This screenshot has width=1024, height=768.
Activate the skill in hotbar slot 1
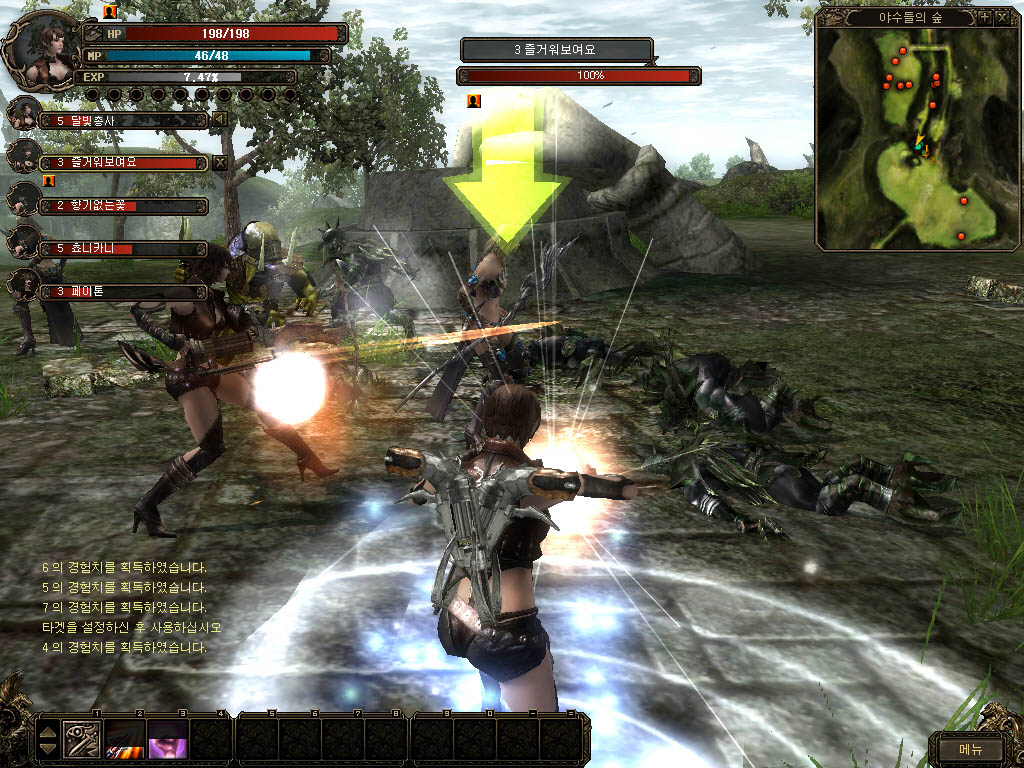coord(81,739)
